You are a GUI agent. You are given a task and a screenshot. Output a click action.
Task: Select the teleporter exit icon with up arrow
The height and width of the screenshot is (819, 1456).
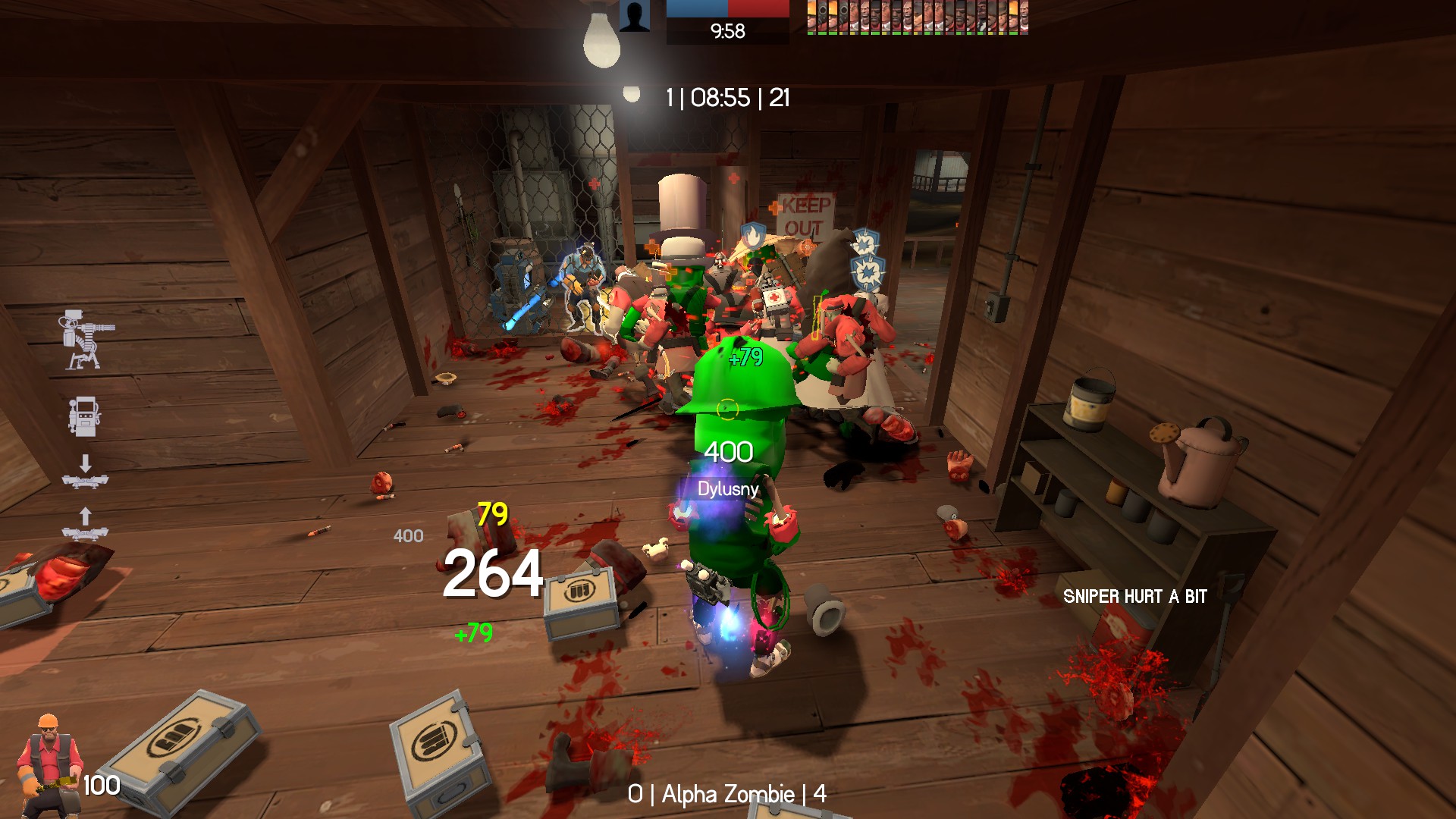85,524
